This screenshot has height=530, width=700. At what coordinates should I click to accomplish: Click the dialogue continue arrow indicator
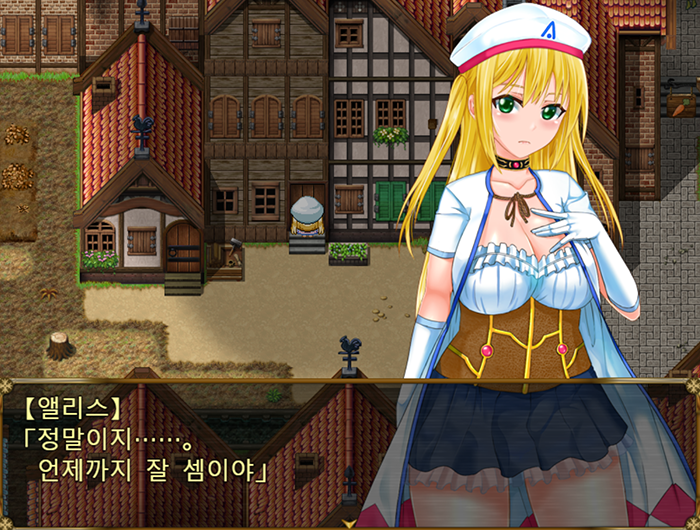[349, 522]
